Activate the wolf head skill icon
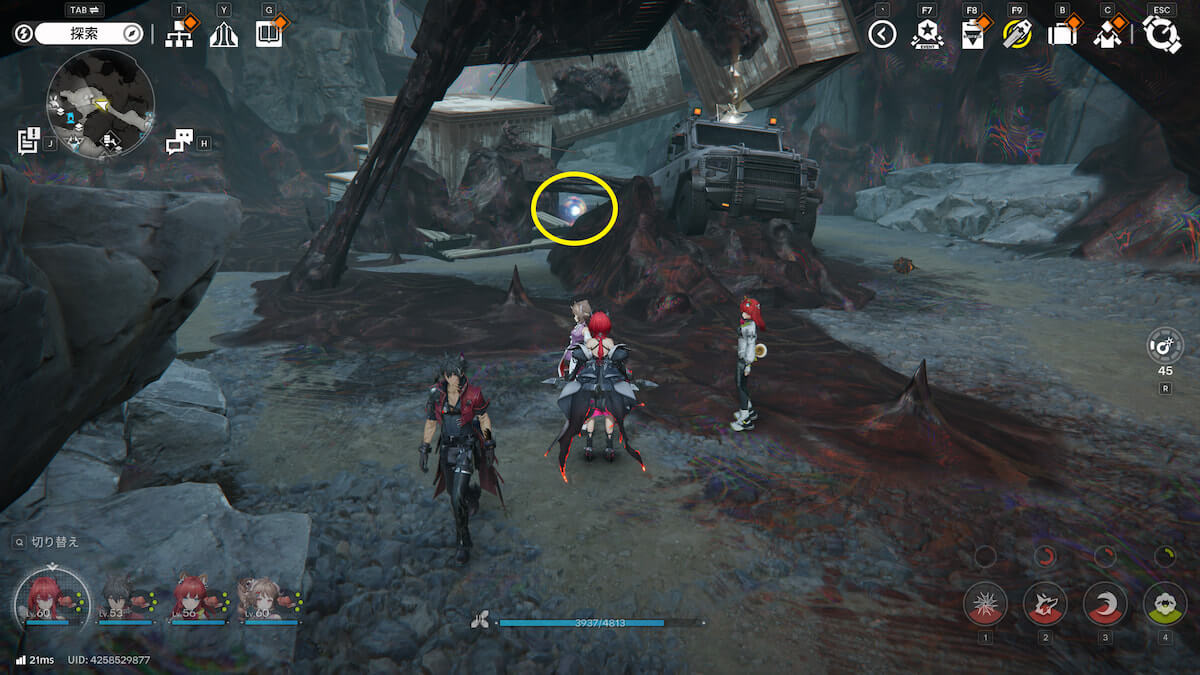Image resolution: width=1200 pixels, height=675 pixels. [x=1045, y=604]
